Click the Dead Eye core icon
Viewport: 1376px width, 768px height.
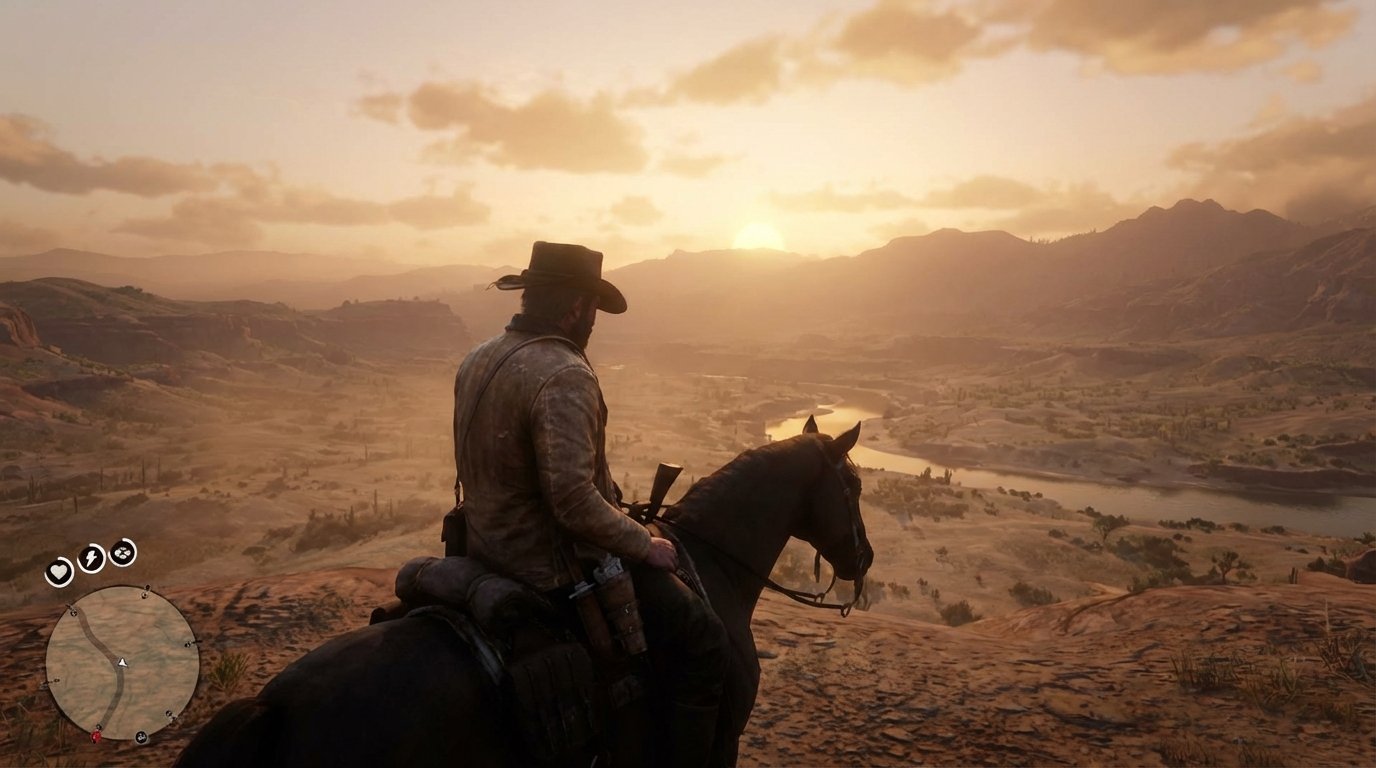122,551
